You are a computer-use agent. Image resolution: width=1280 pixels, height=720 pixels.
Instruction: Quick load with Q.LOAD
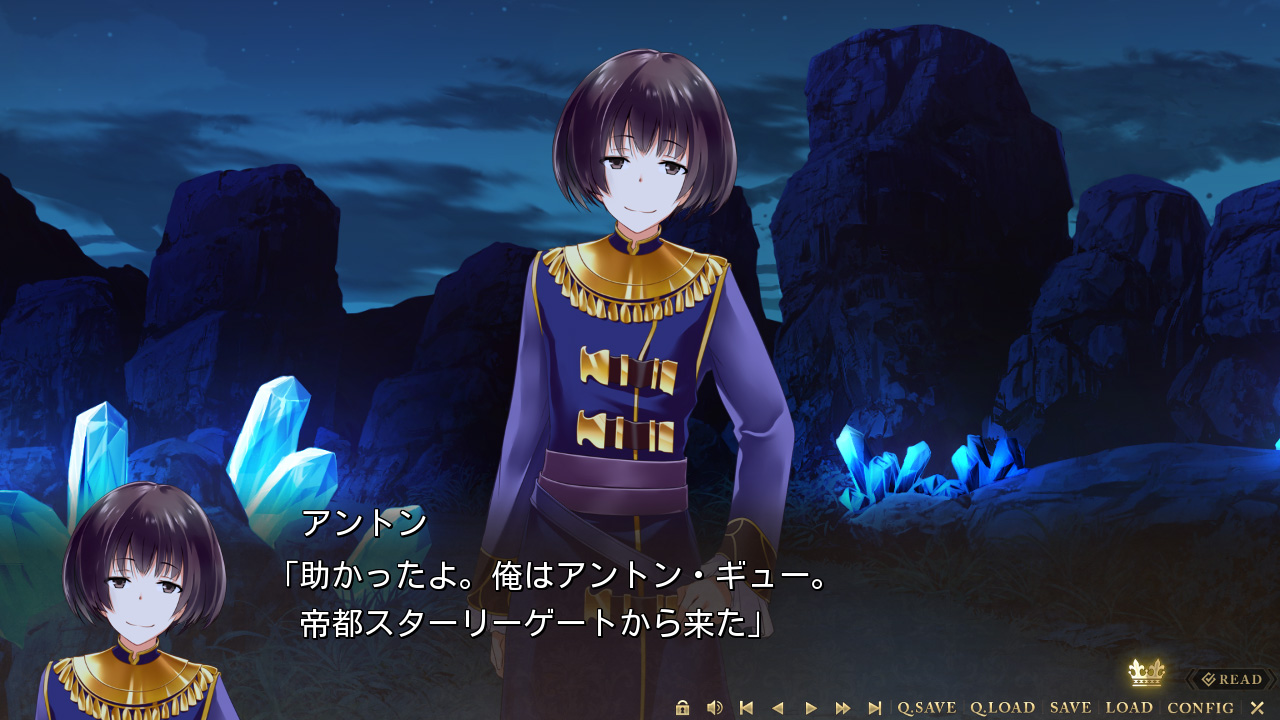(1002, 708)
